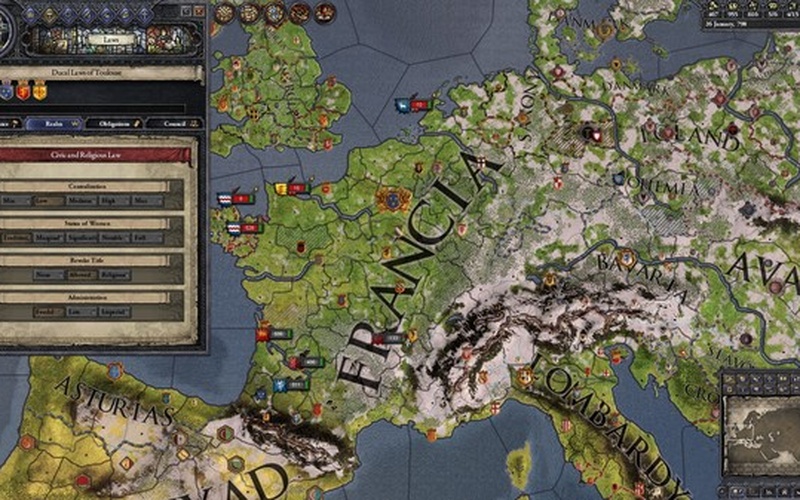
Task: Set Centralization to High
Action: point(114,201)
